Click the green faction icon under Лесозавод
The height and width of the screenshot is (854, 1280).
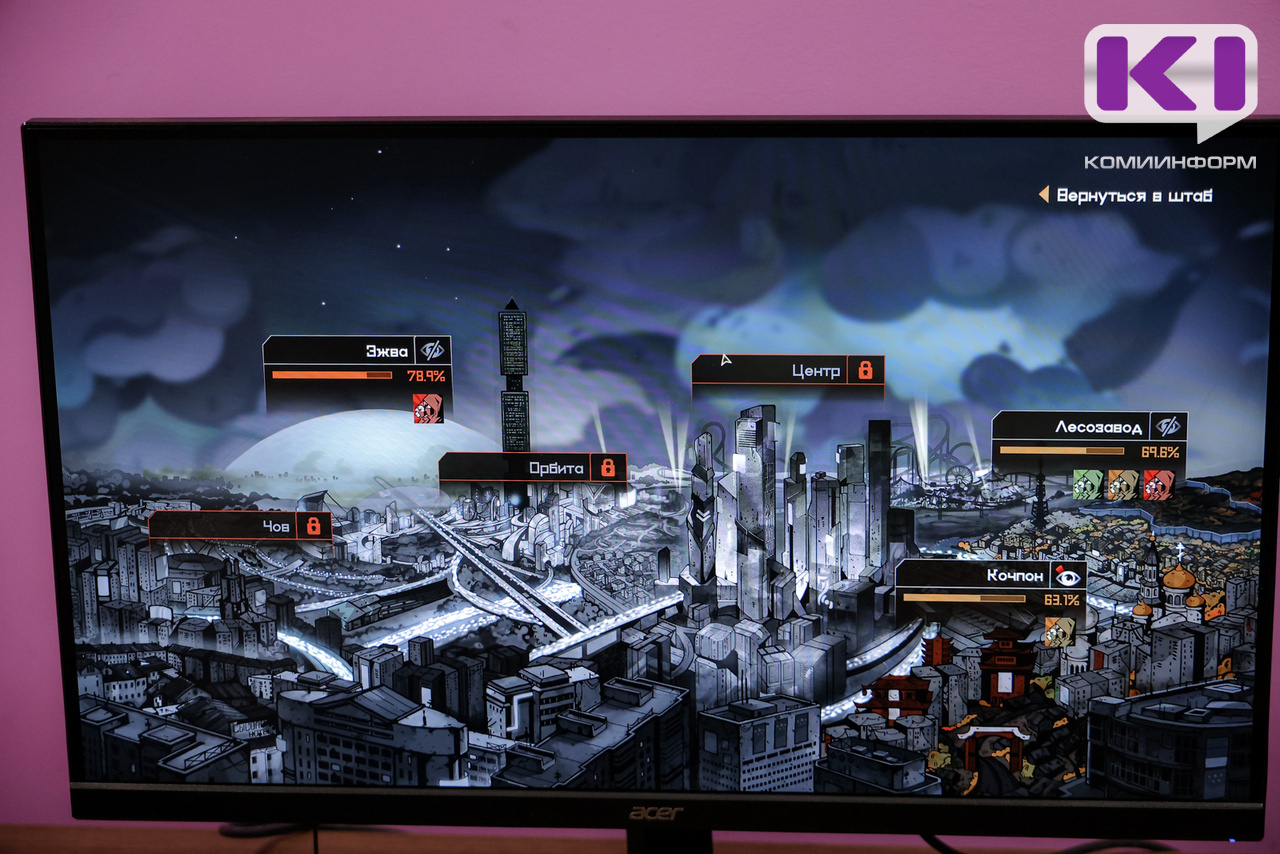(1087, 485)
